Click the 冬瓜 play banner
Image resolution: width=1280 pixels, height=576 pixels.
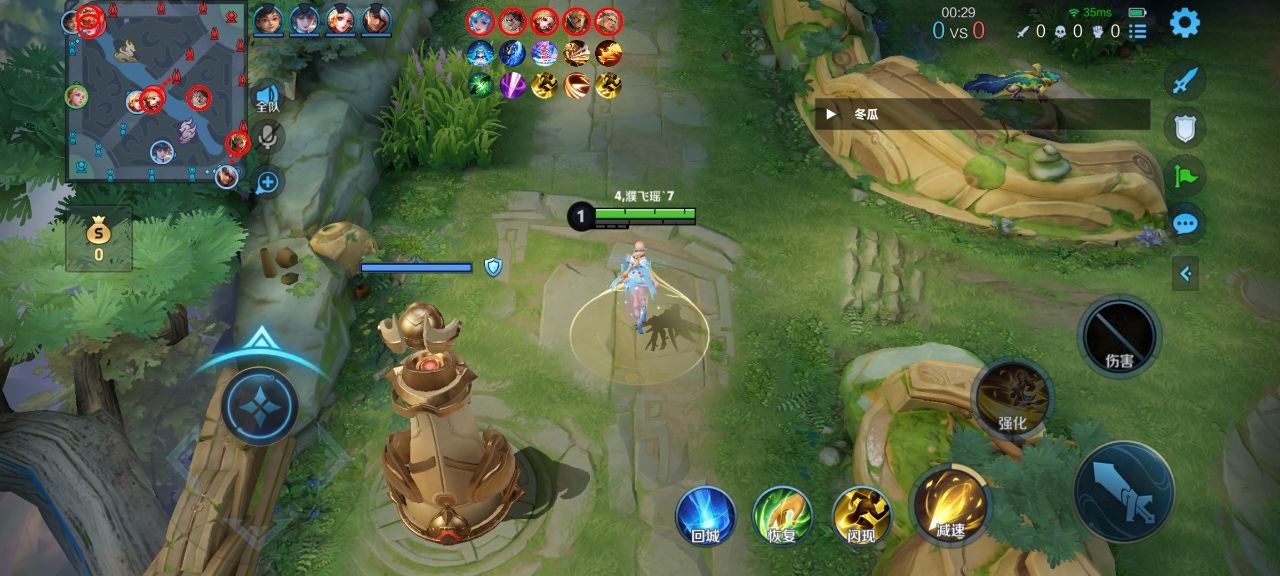(x=981, y=114)
